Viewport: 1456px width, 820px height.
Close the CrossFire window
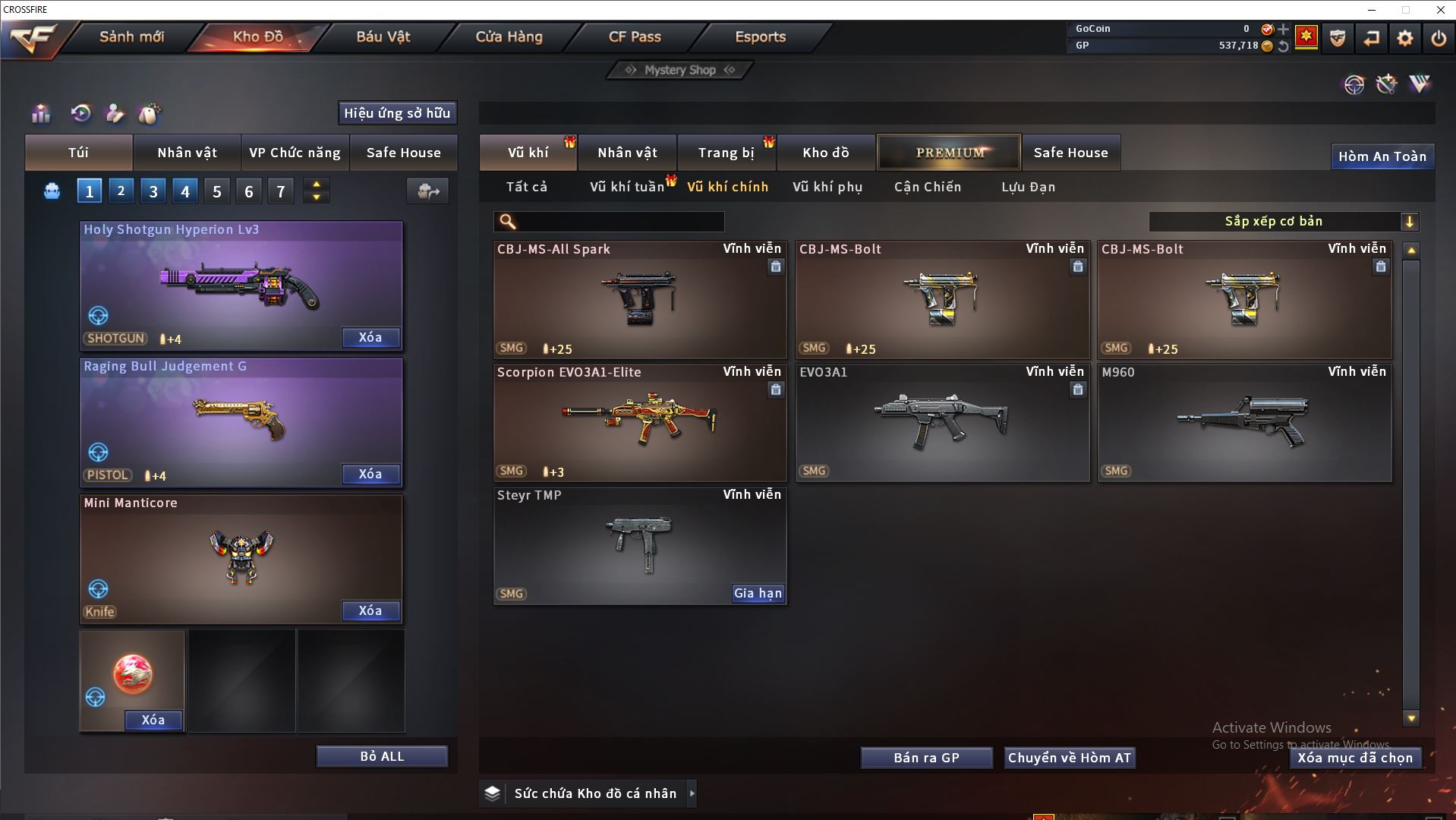(x=1440, y=10)
